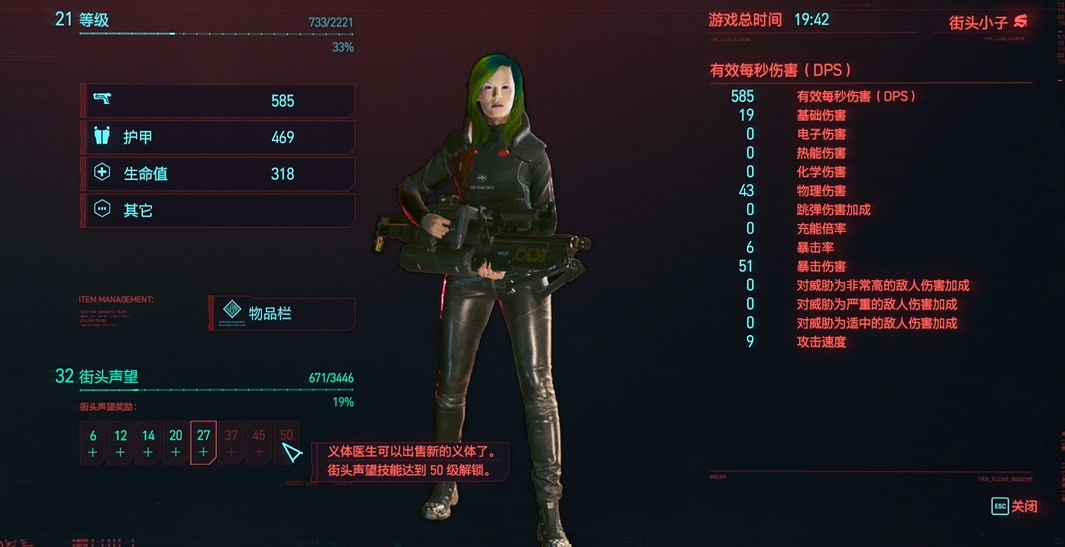Close the screen with 关闭 button
The width and height of the screenshot is (1065, 547).
pyautogui.click(x=1014, y=507)
